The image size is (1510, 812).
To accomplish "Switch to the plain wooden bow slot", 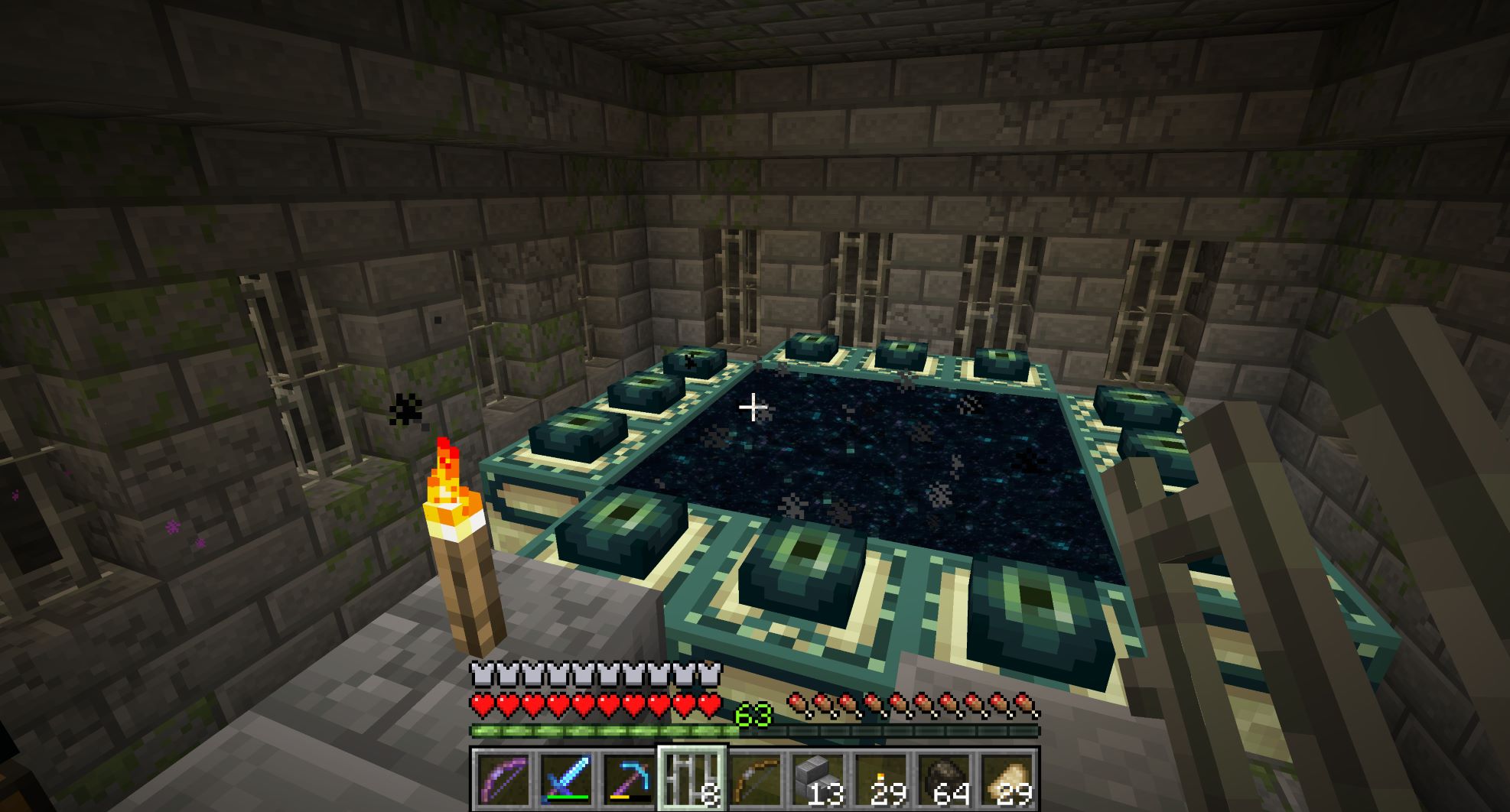I will tap(754, 780).
